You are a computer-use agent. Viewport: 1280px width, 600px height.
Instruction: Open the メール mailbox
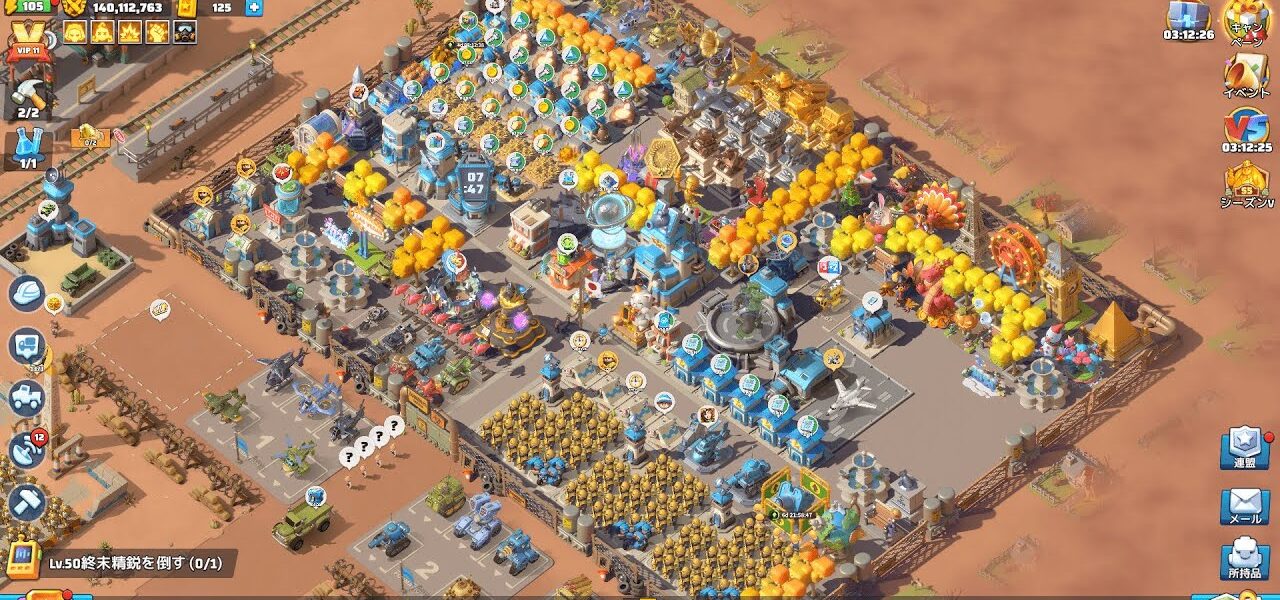pyautogui.click(x=1245, y=505)
